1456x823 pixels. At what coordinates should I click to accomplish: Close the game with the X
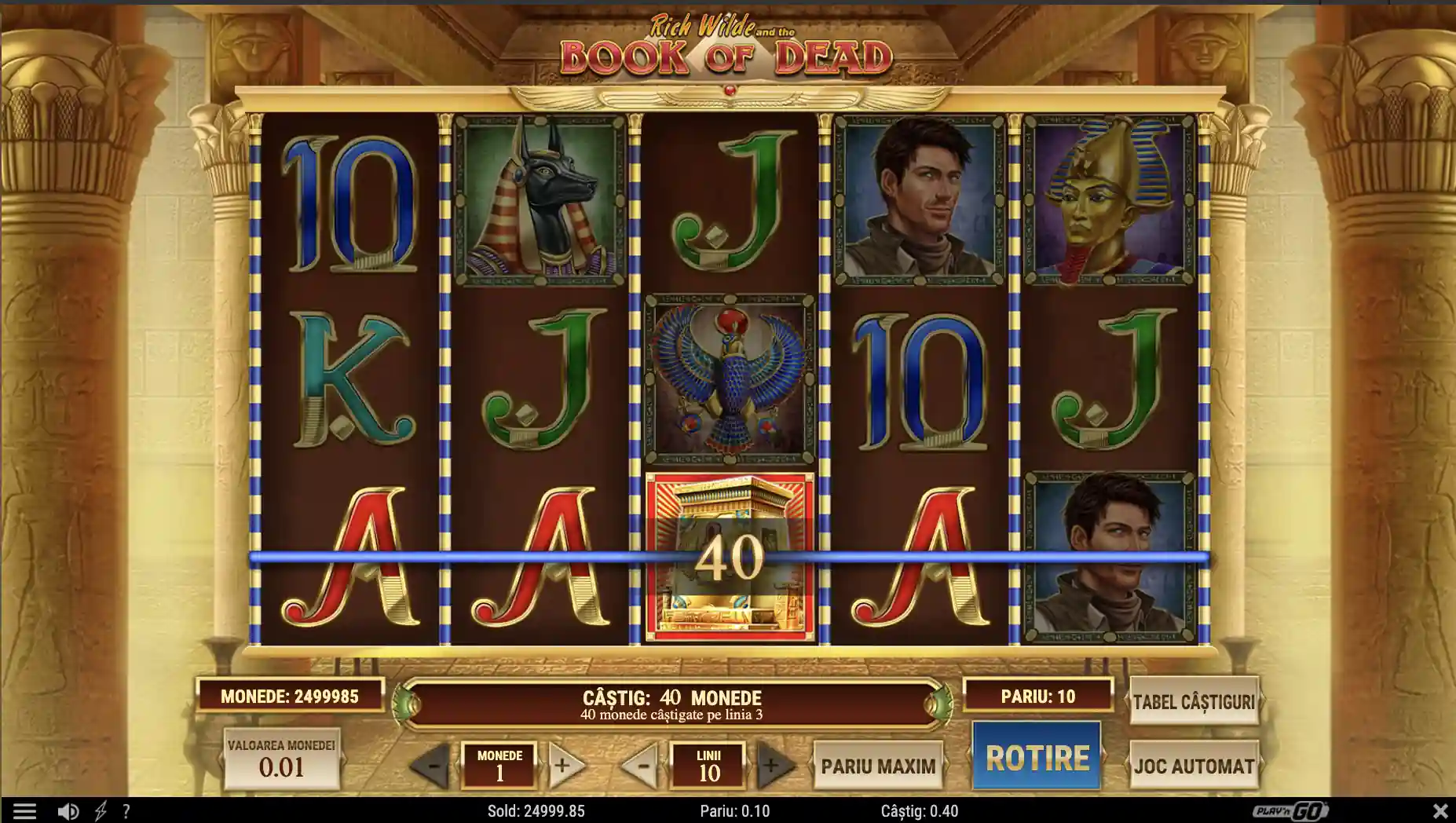click(x=1440, y=811)
